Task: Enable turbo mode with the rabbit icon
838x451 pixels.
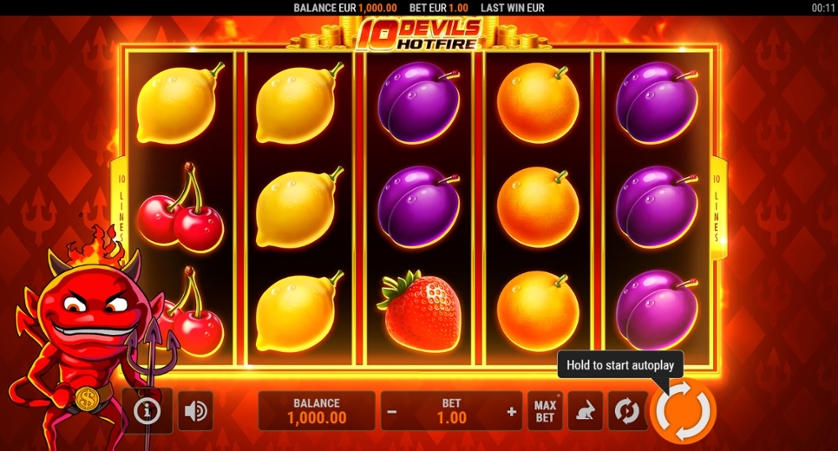Action: (x=585, y=411)
